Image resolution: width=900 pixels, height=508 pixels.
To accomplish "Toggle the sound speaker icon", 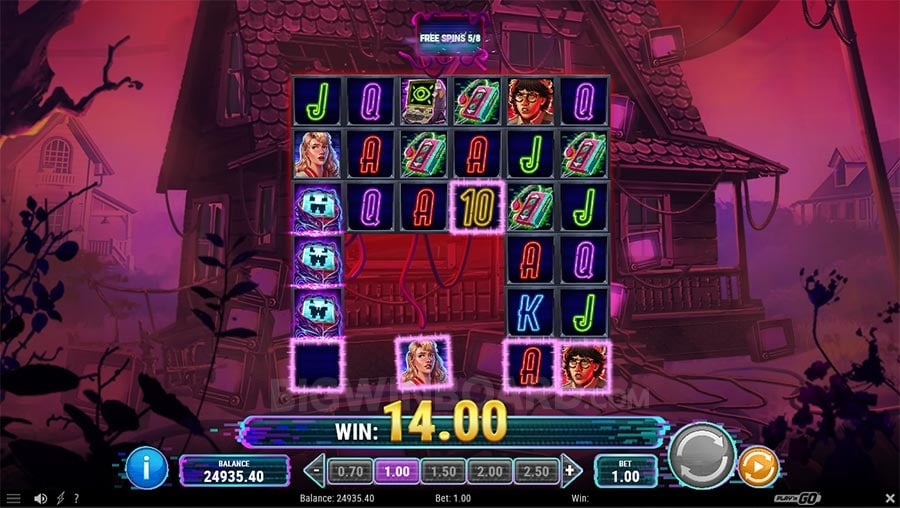I will click(x=41, y=498).
